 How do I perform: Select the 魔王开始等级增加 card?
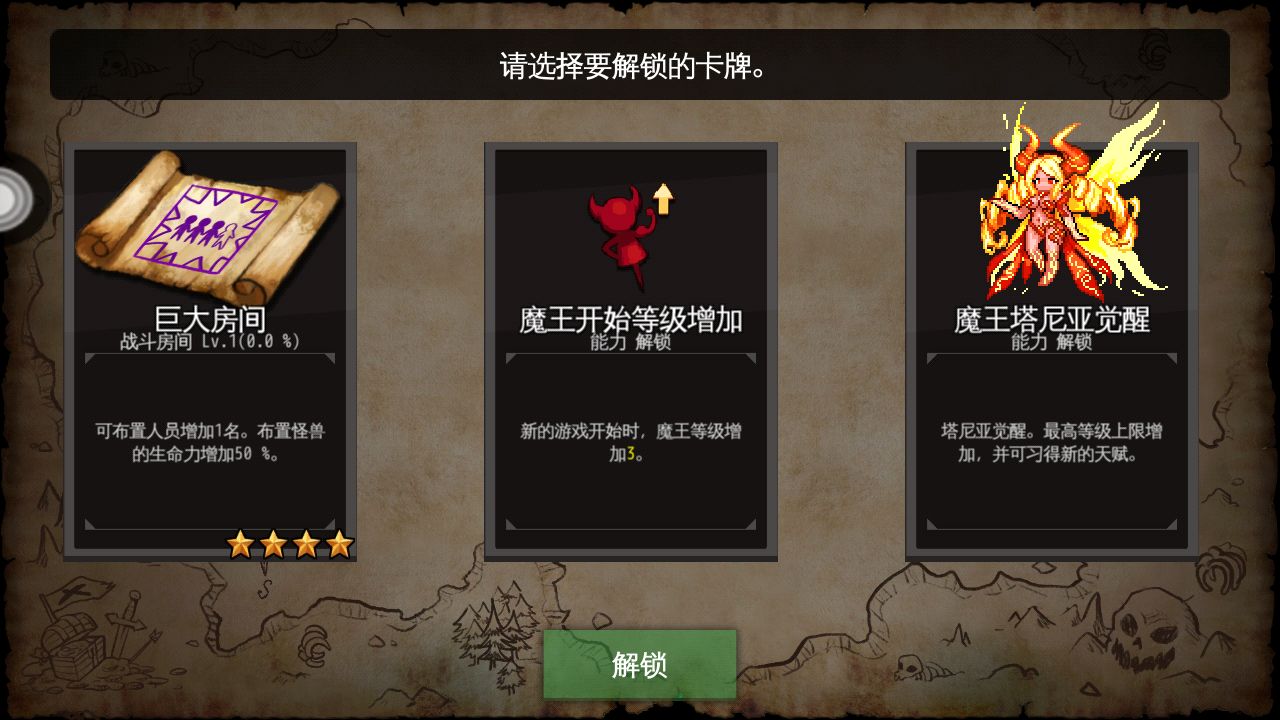632,350
